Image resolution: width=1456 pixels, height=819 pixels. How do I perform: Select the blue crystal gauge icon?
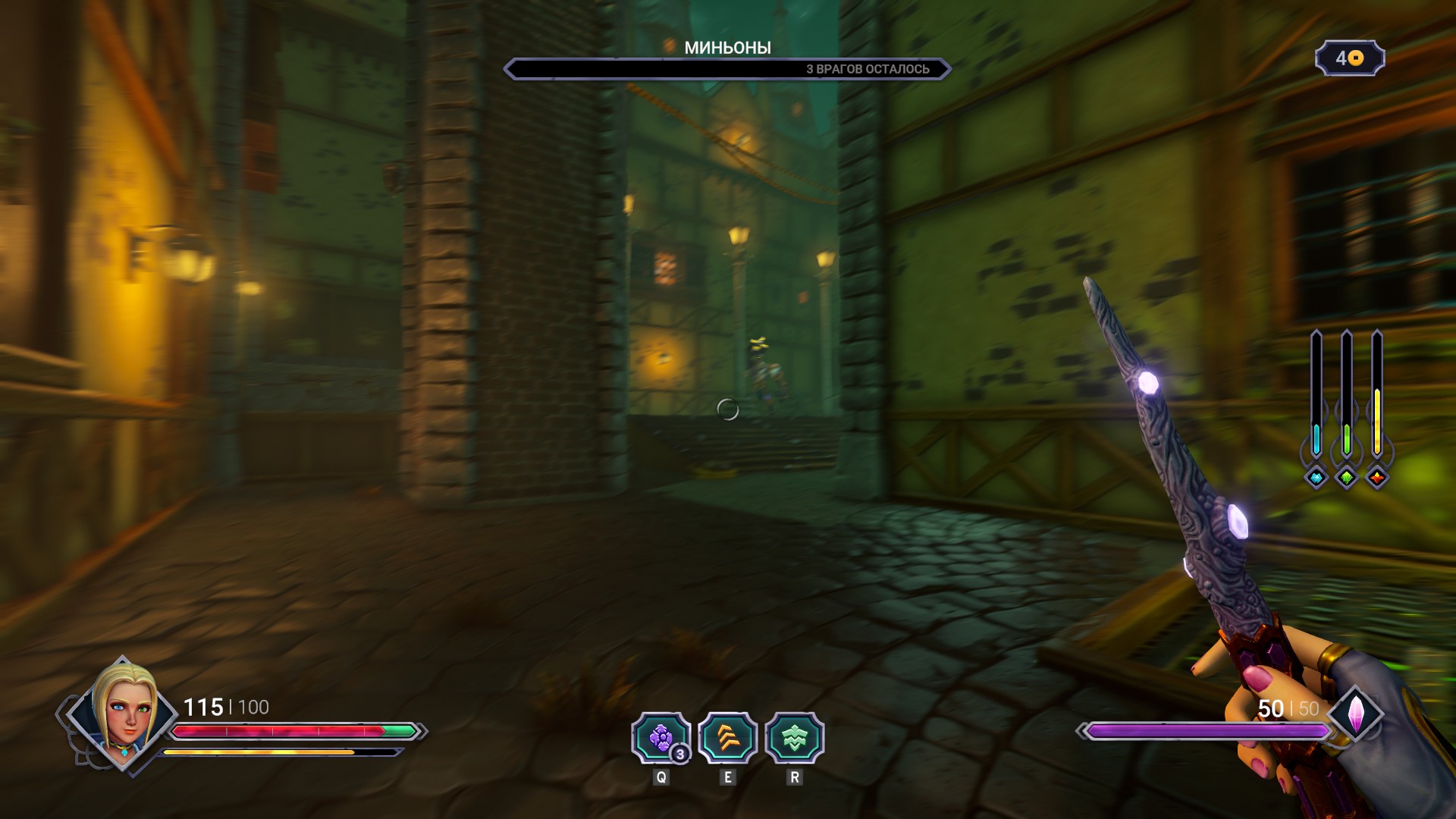1316,478
